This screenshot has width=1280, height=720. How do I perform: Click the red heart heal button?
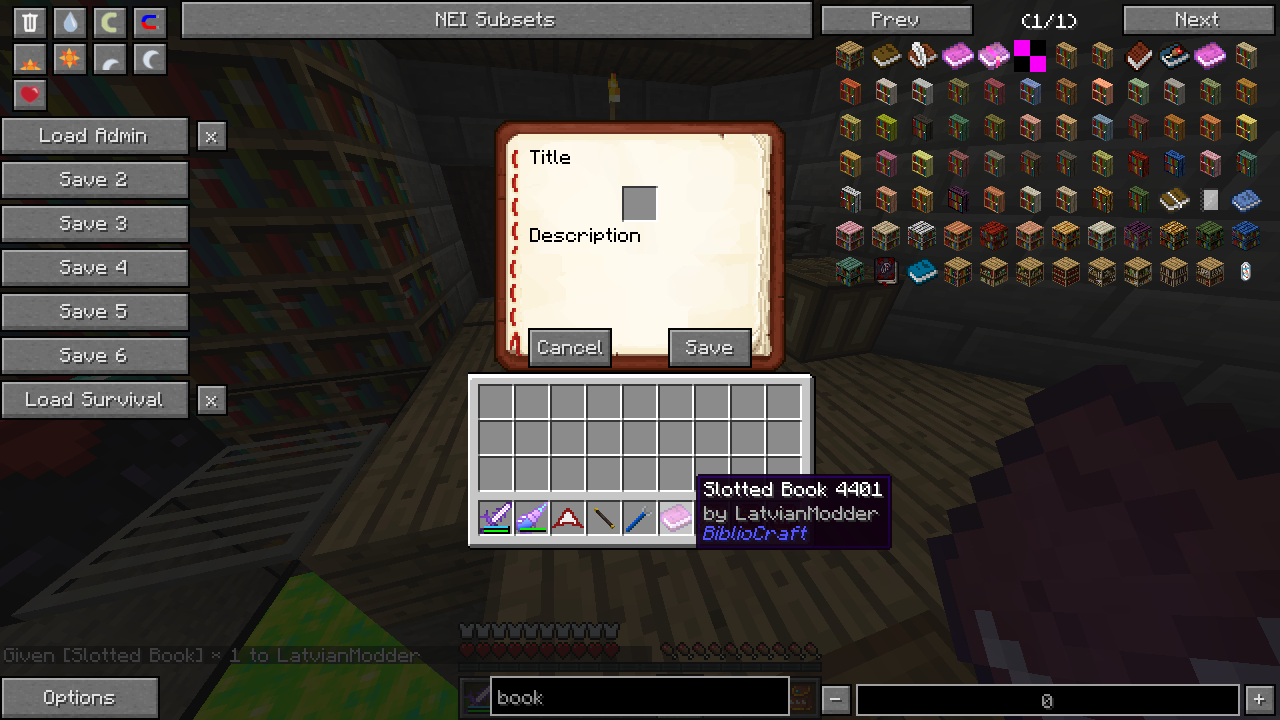click(x=30, y=95)
